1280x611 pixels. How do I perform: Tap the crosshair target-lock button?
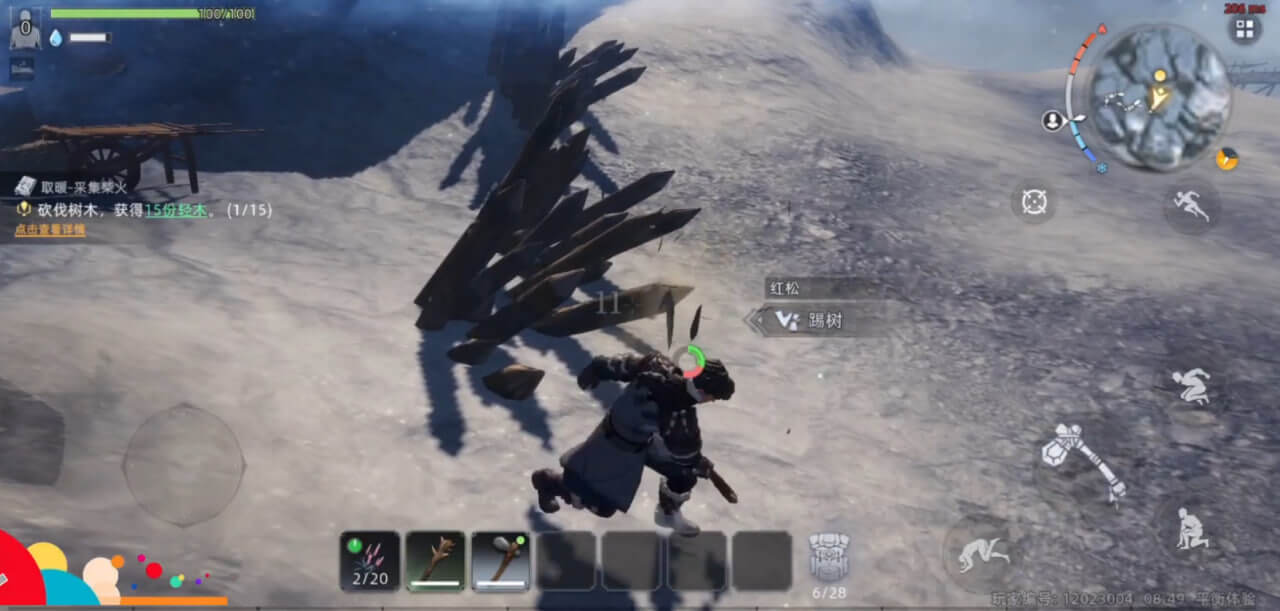(1033, 201)
